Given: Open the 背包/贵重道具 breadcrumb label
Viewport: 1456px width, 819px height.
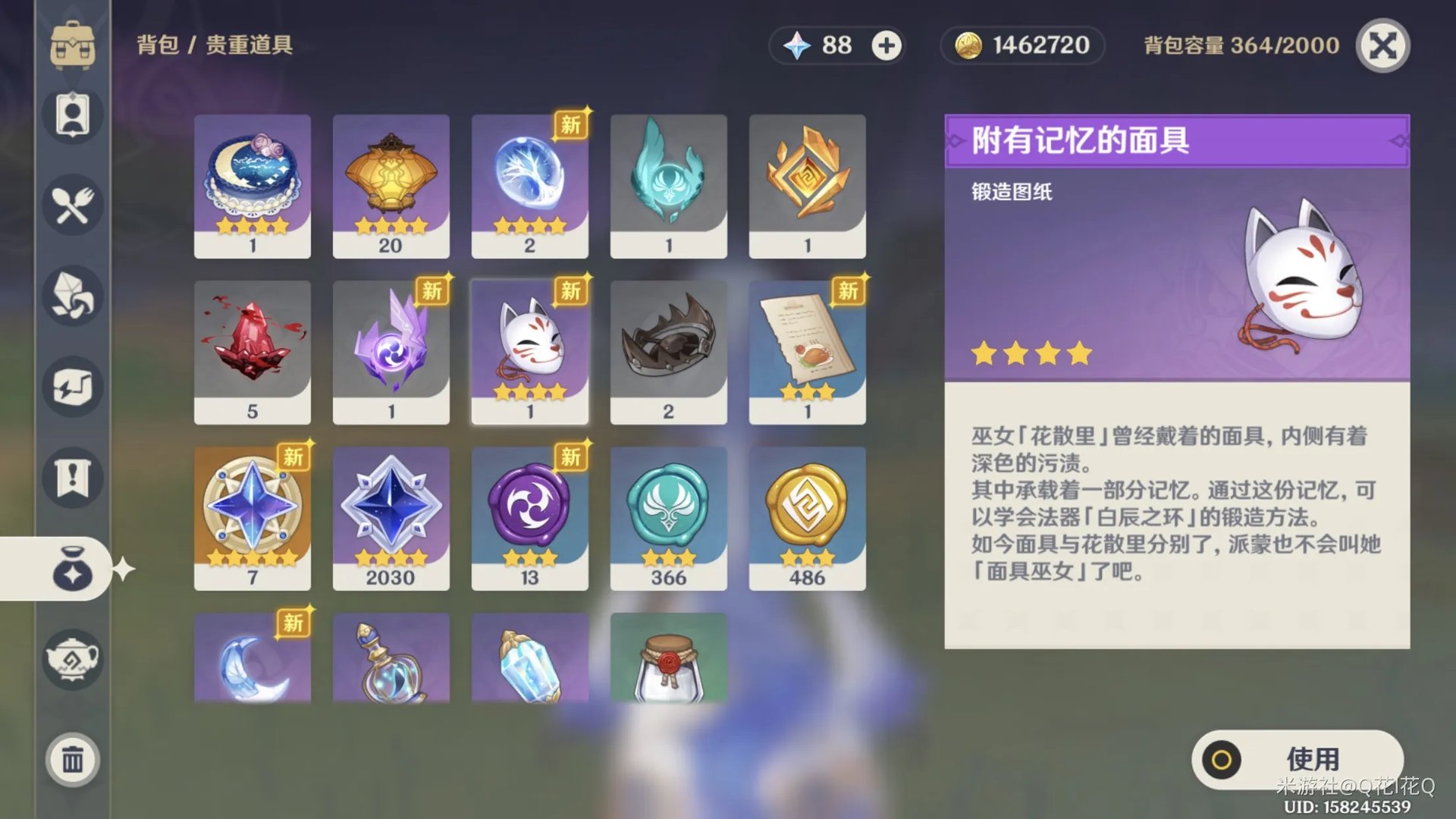Looking at the screenshot, I should coord(215,45).
